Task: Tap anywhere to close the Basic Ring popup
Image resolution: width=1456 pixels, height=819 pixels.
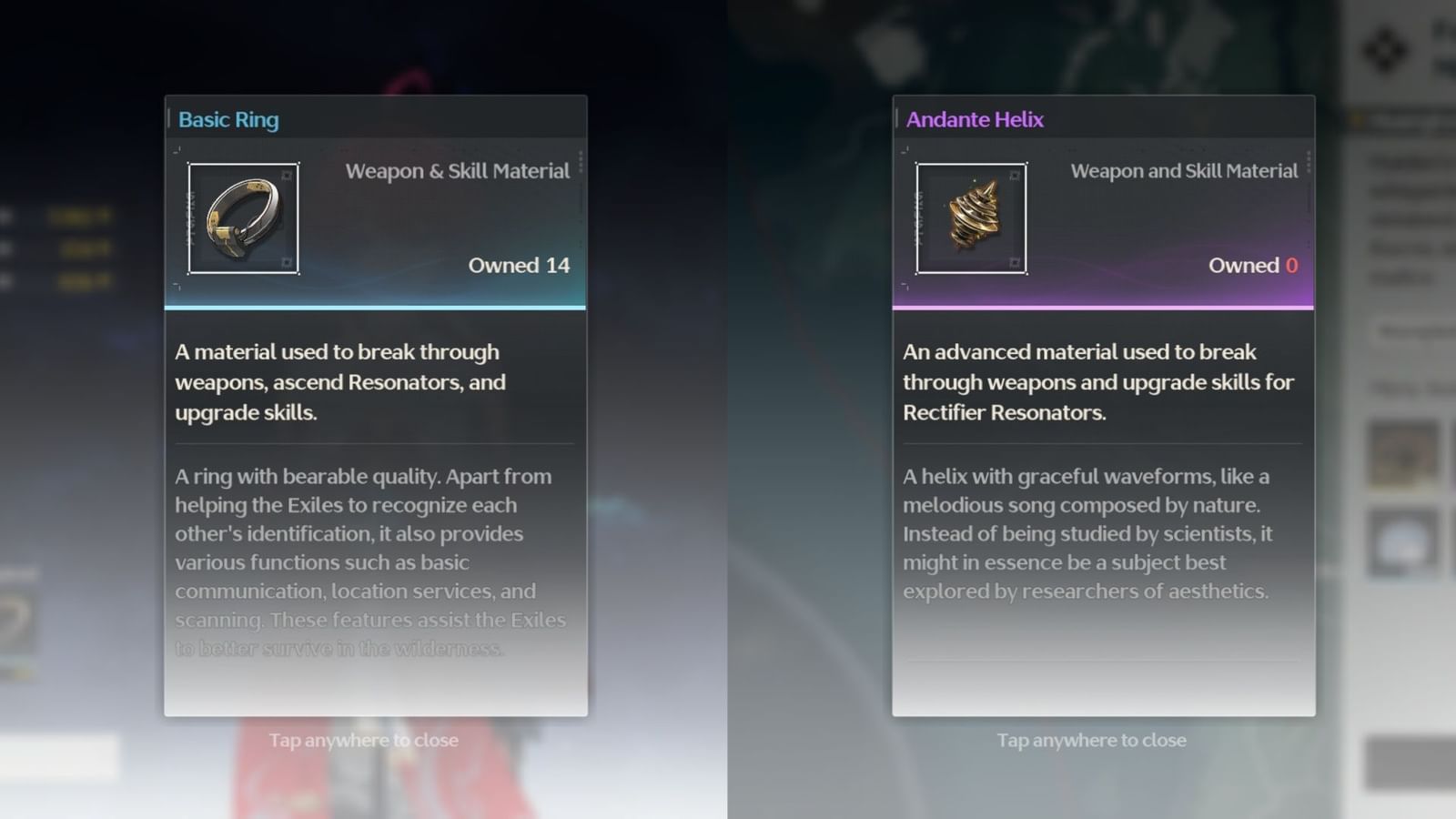Action: pos(364,740)
